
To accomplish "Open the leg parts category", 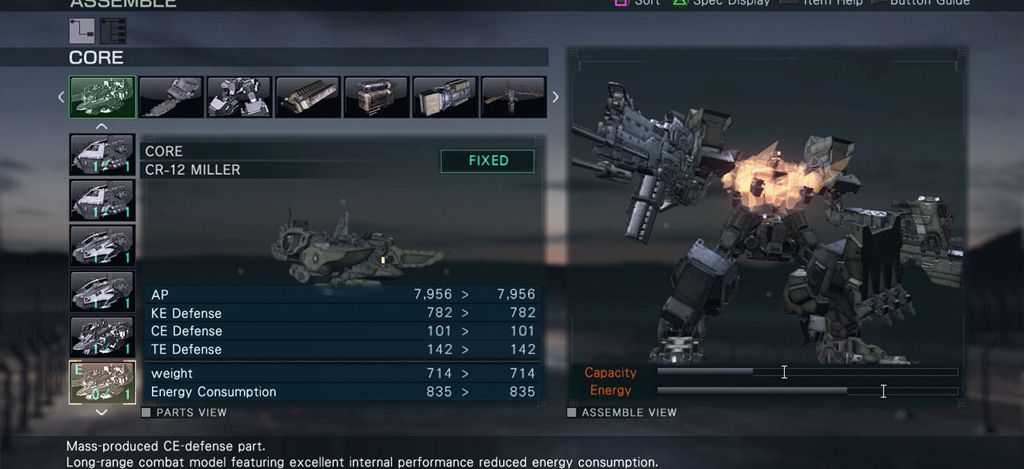I will tap(238, 97).
